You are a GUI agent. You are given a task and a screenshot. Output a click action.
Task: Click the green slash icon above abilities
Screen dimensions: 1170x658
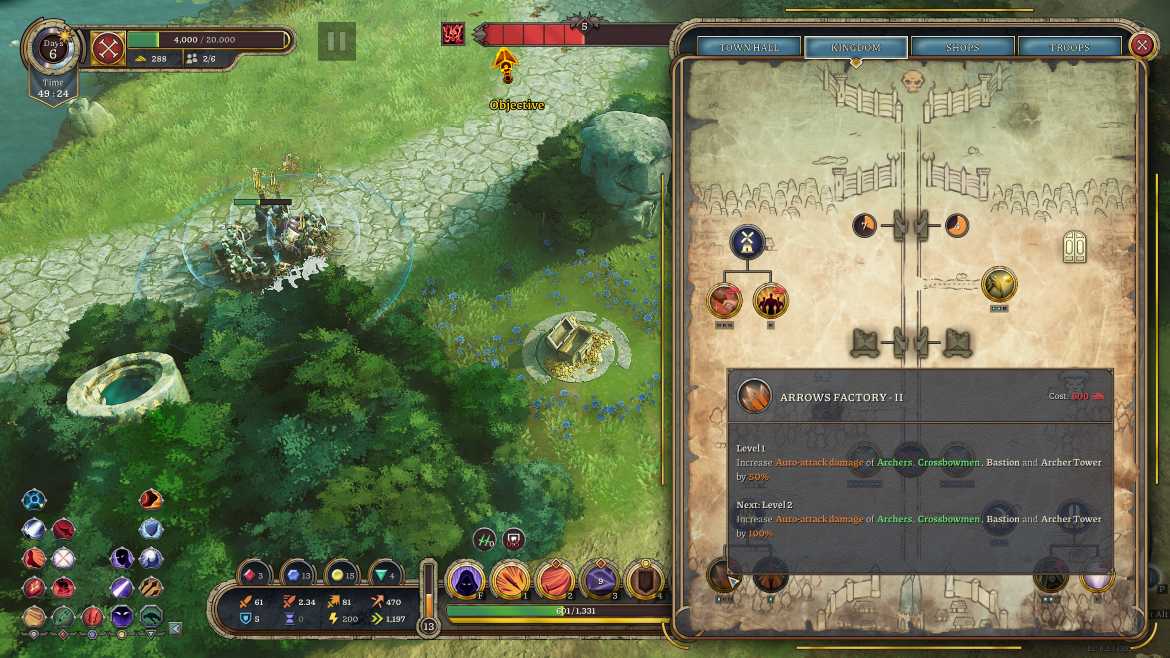click(x=485, y=538)
